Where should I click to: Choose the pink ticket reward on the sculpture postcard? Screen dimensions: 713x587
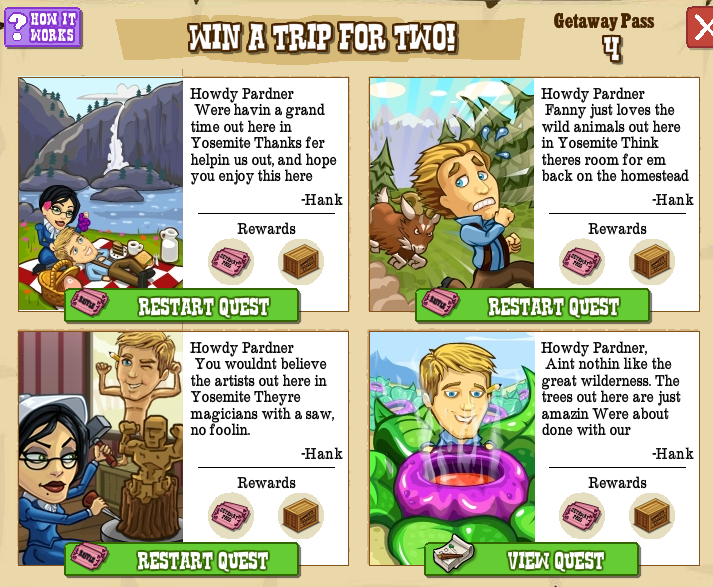pos(231,516)
